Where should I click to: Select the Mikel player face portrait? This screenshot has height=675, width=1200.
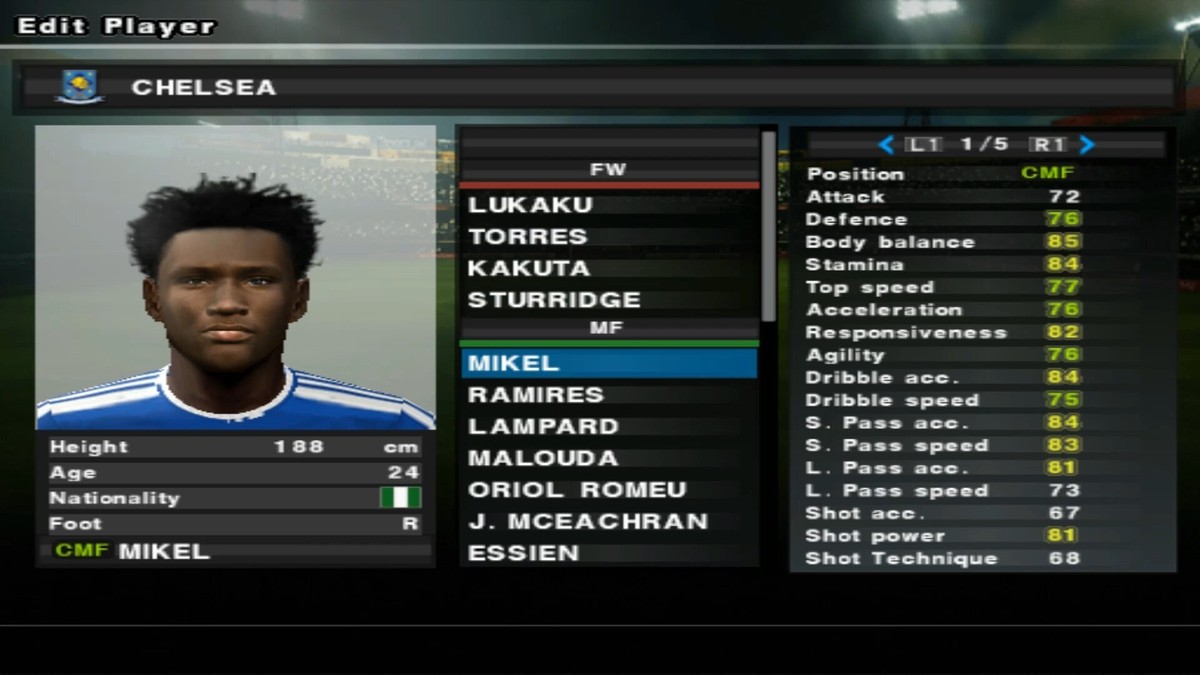(x=235, y=277)
